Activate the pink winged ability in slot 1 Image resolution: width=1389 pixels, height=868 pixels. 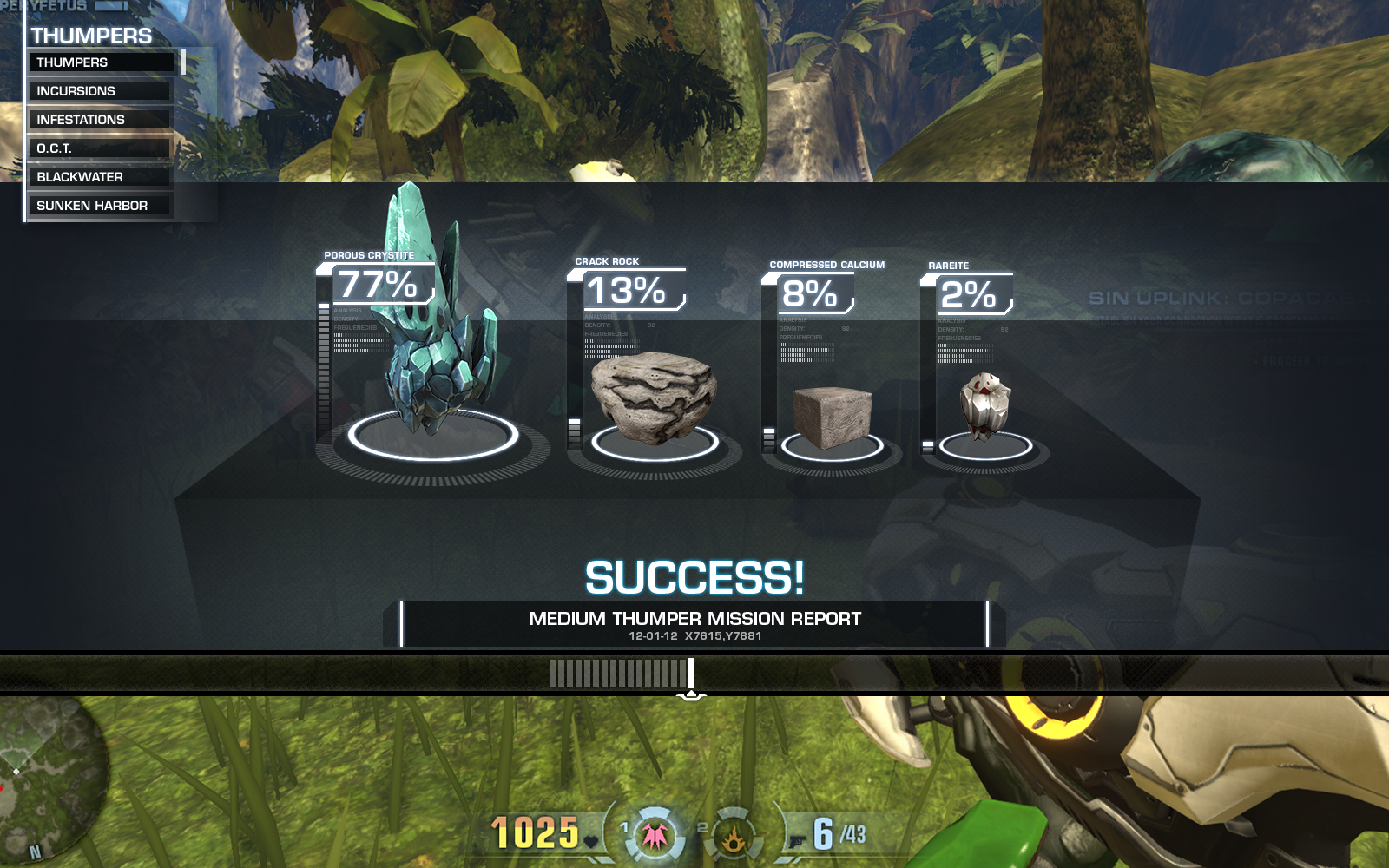pyautogui.click(x=654, y=834)
